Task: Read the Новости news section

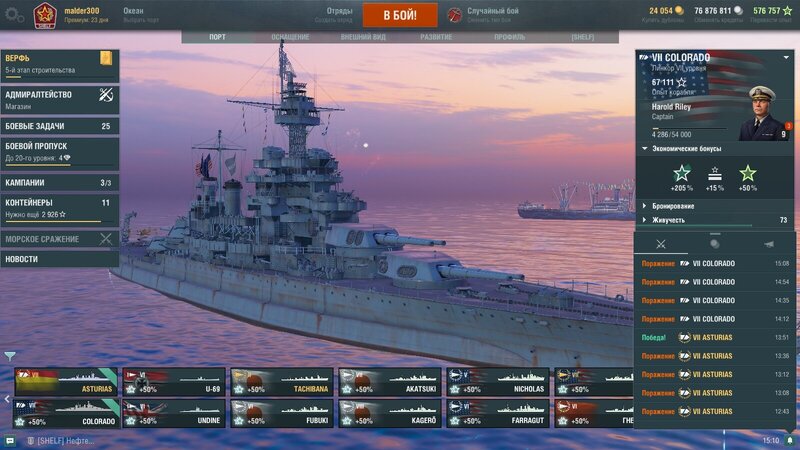Action: (59, 259)
